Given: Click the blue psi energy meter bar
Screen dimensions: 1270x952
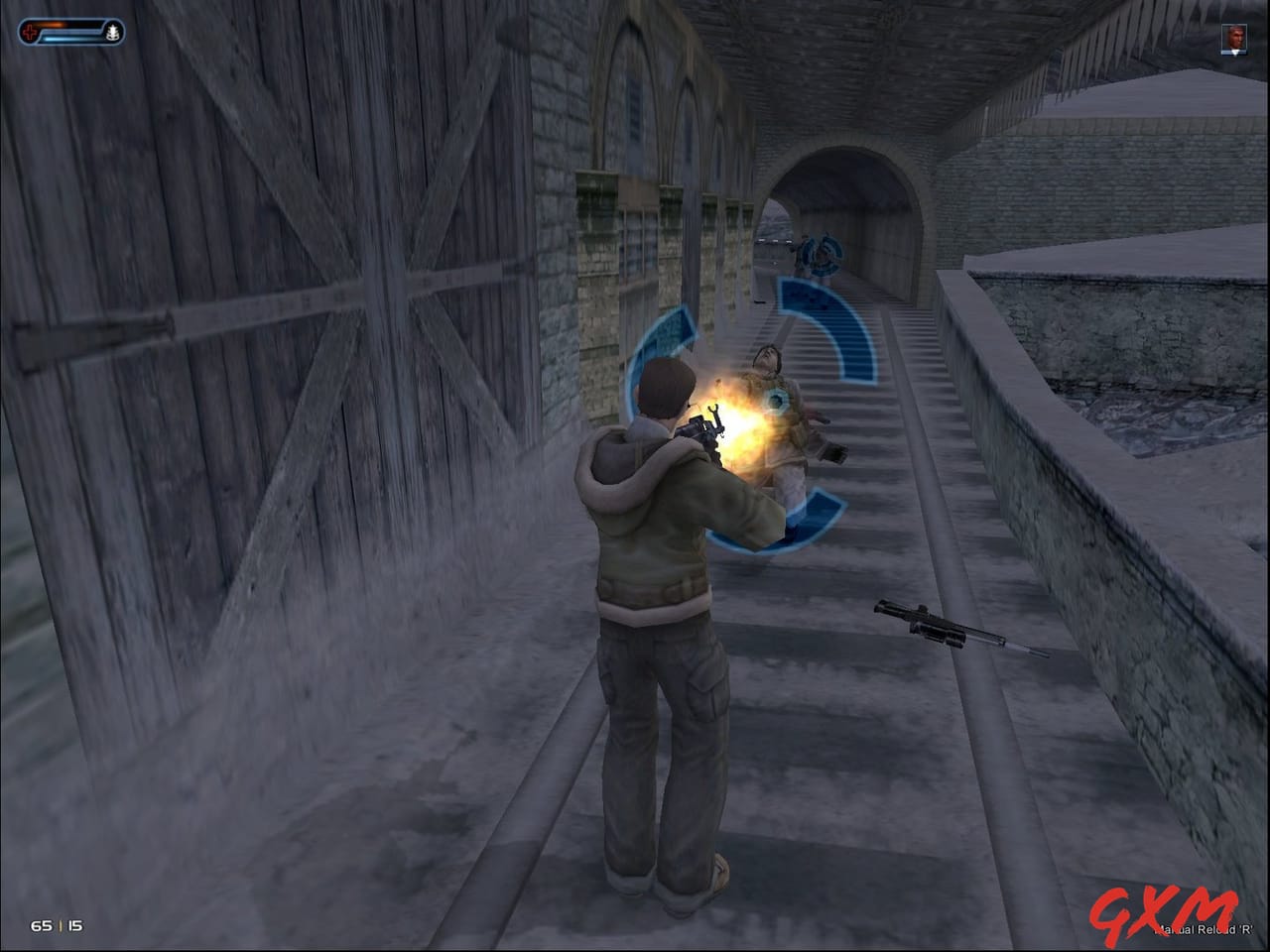Looking at the screenshot, I should click(x=64, y=38).
